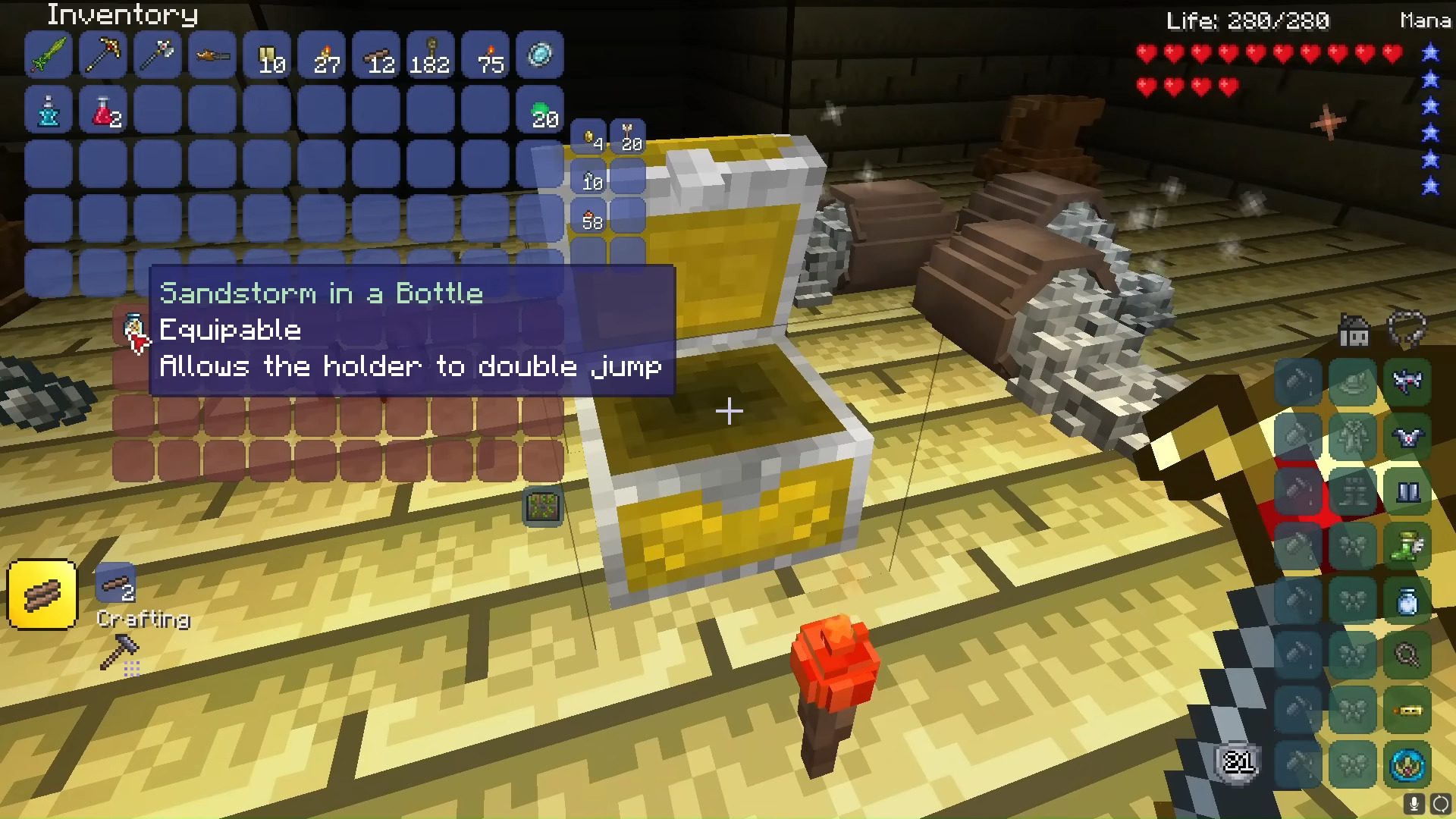
Task: Click the red healing potion slot
Action: [103, 111]
